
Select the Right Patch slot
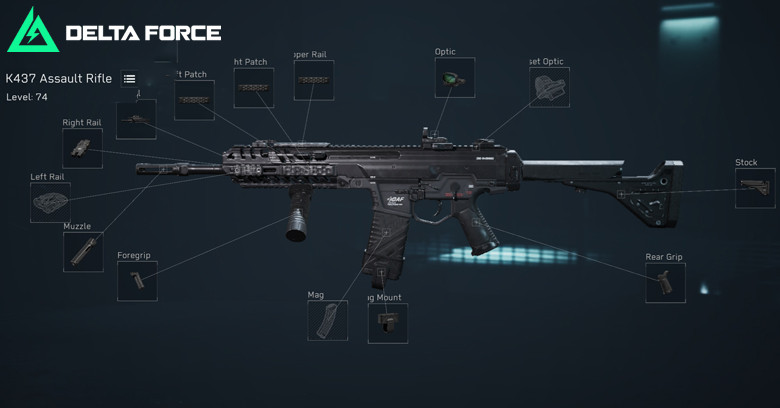click(254, 88)
